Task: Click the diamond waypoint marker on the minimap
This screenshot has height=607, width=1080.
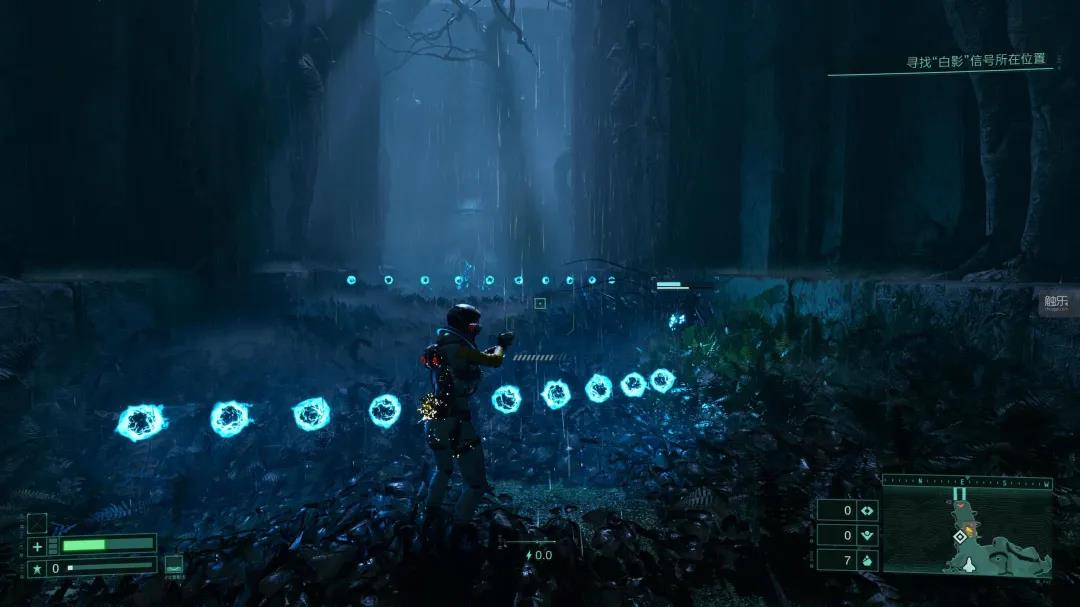Action: (x=960, y=537)
